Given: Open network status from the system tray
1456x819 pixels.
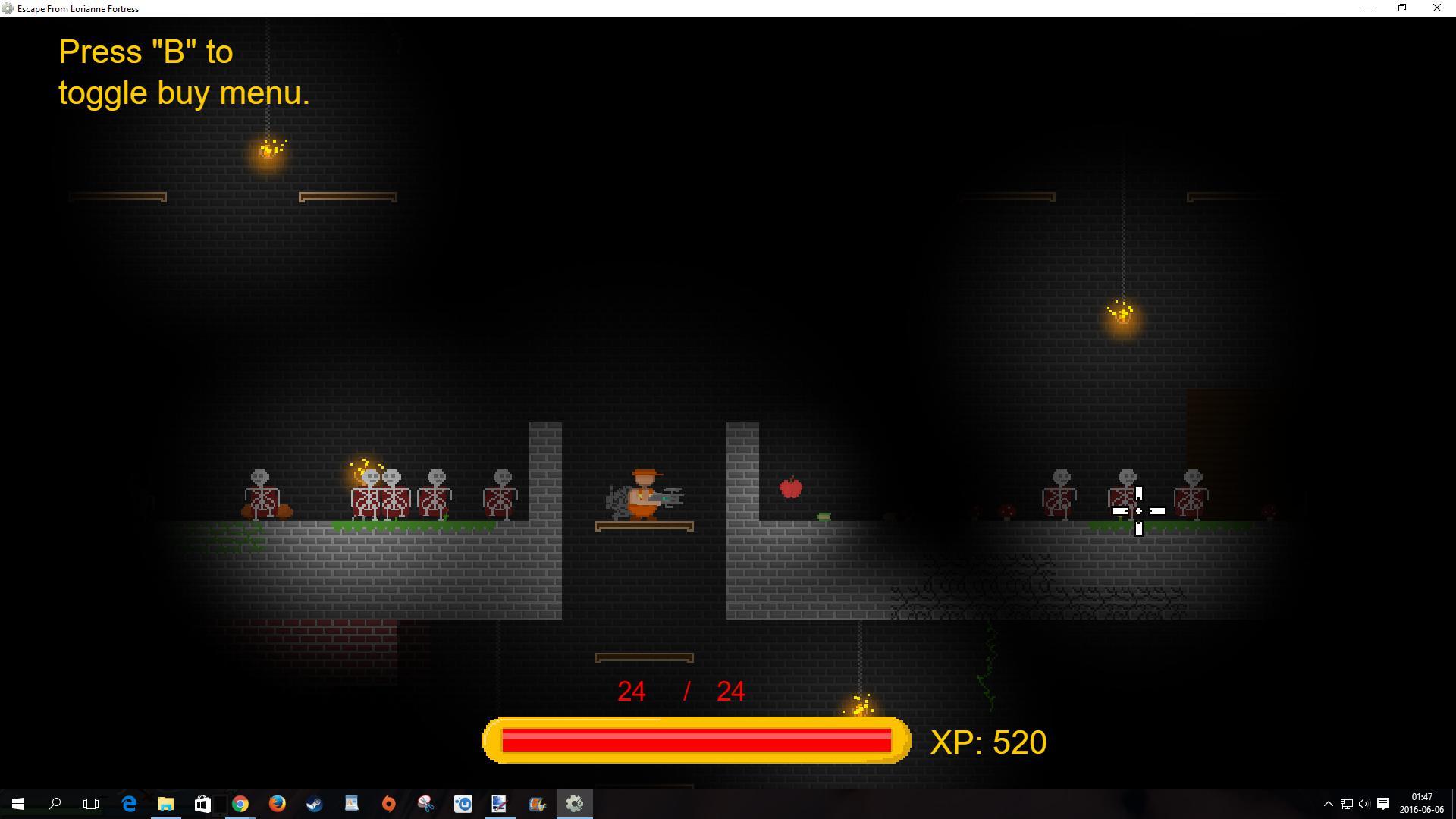Looking at the screenshot, I should pos(1347,804).
